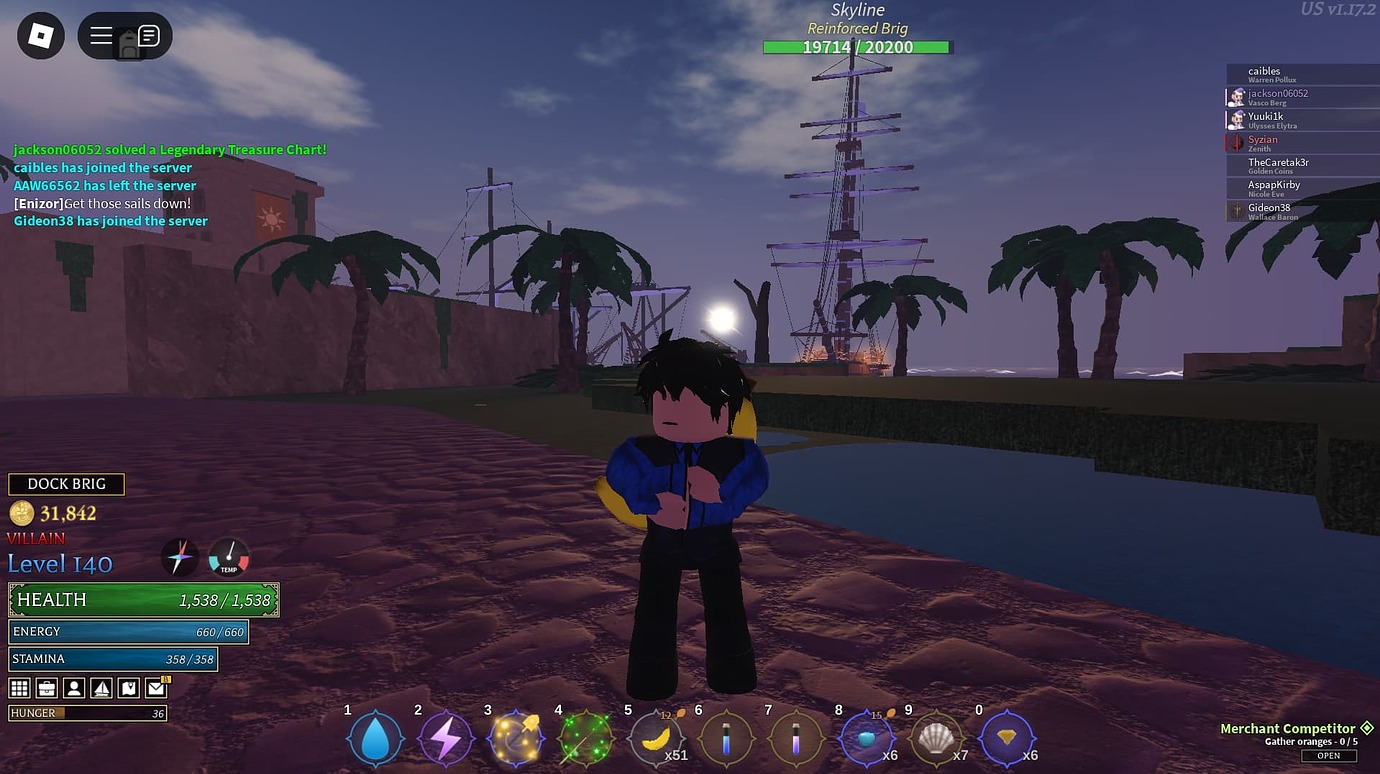
Task: Open the inventory briefcase icon
Action: (x=47, y=687)
